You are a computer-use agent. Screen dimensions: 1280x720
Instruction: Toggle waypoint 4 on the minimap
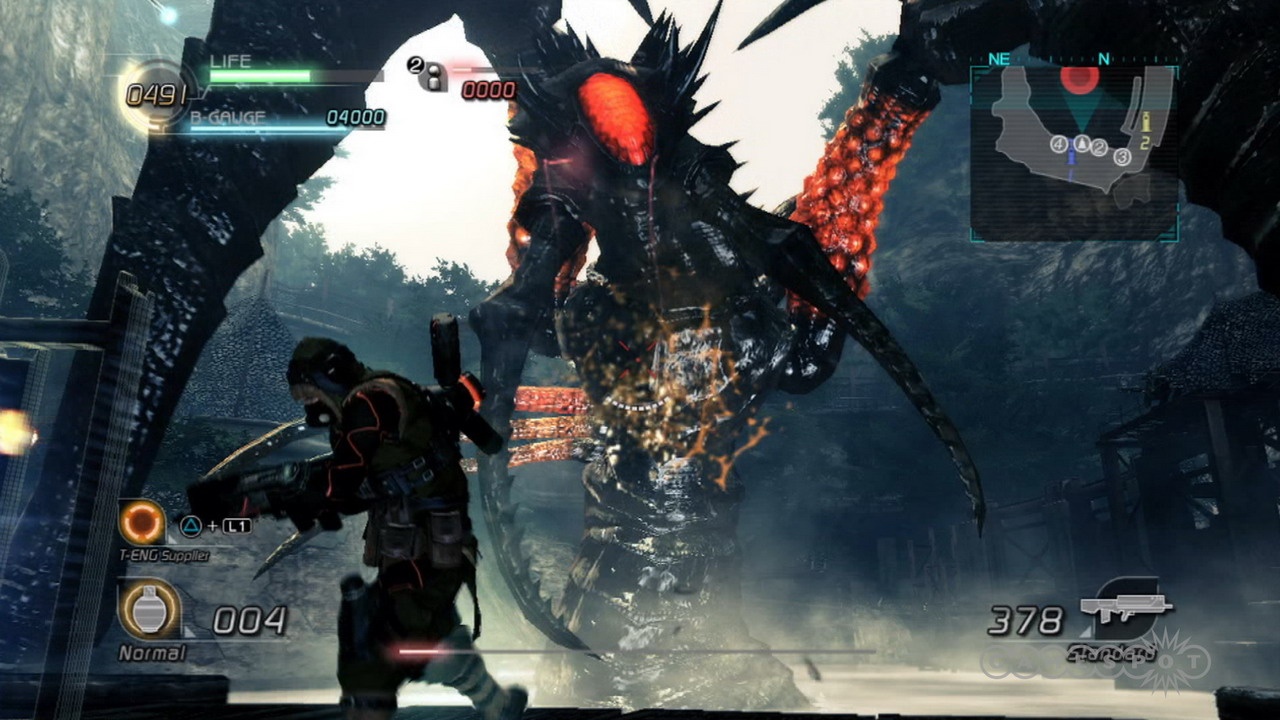pyautogui.click(x=1058, y=144)
